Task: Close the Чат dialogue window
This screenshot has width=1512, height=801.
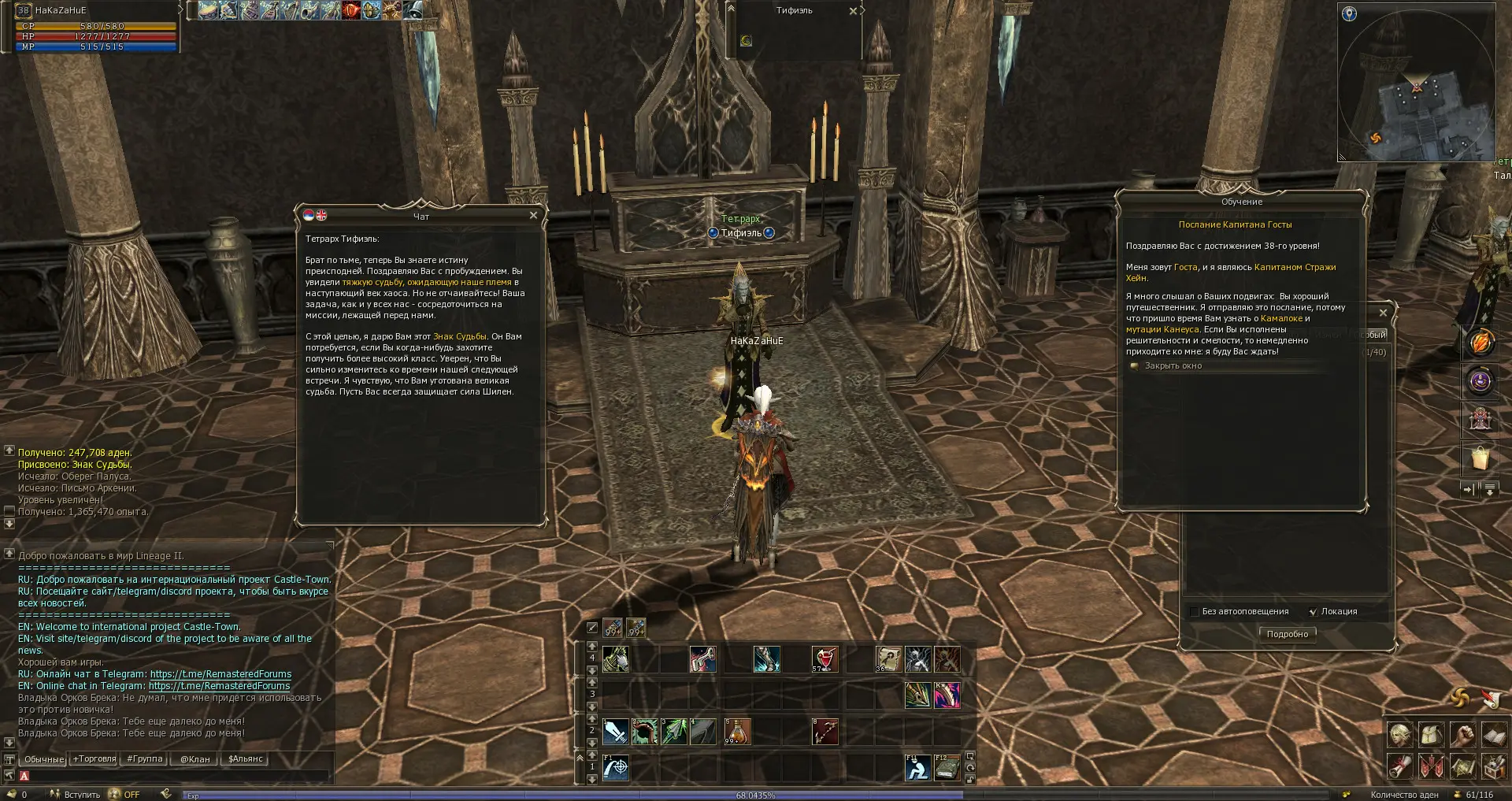Action: point(533,215)
